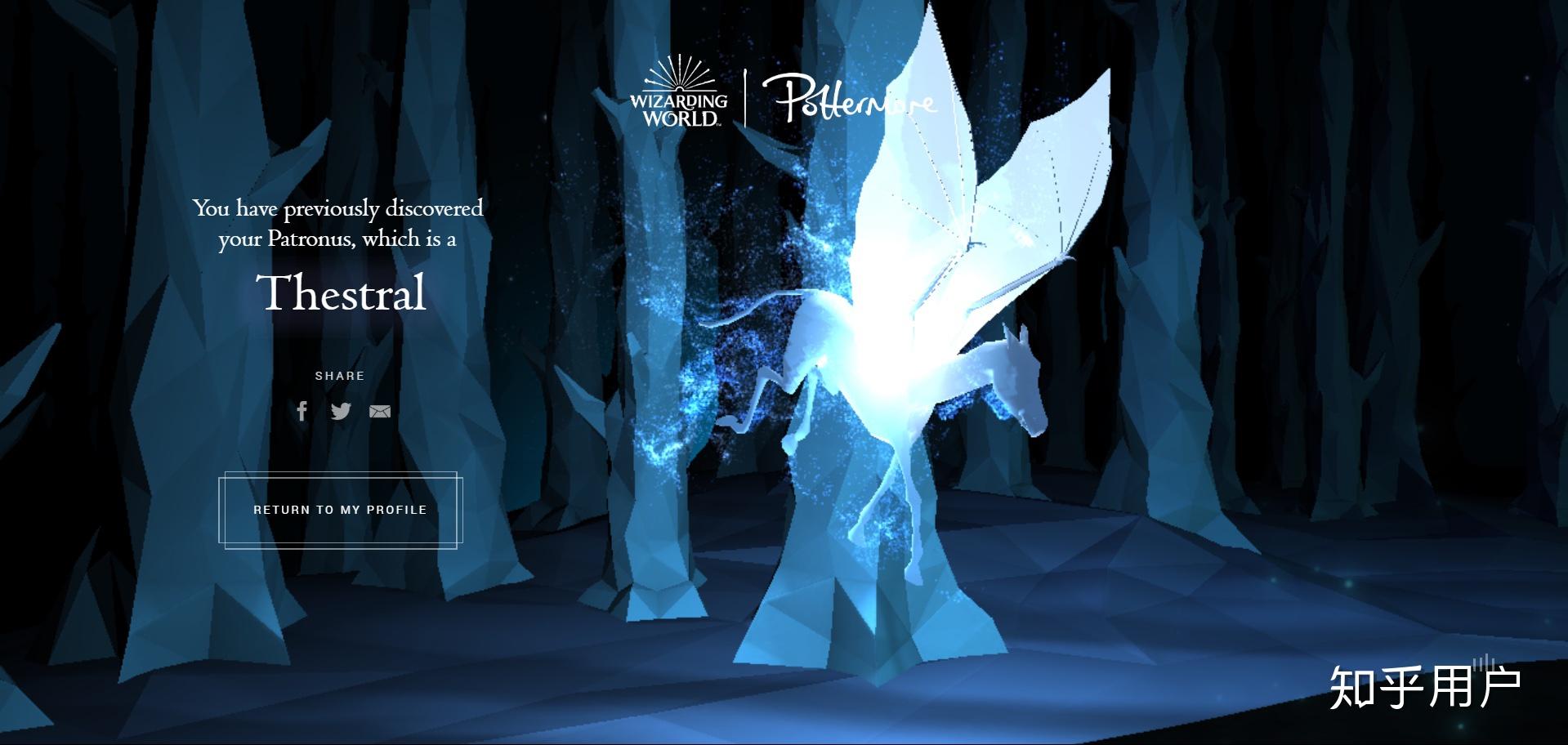
Task: Share Patronus on Twitter
Action: [x=341, y=411]
